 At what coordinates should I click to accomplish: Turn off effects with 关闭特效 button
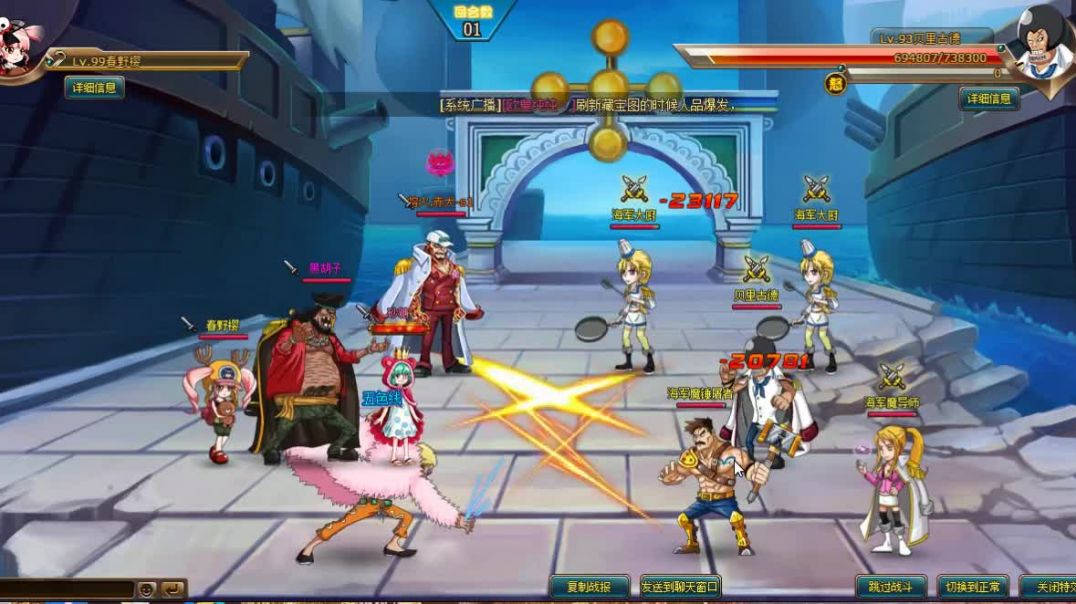click(1051, 587)
